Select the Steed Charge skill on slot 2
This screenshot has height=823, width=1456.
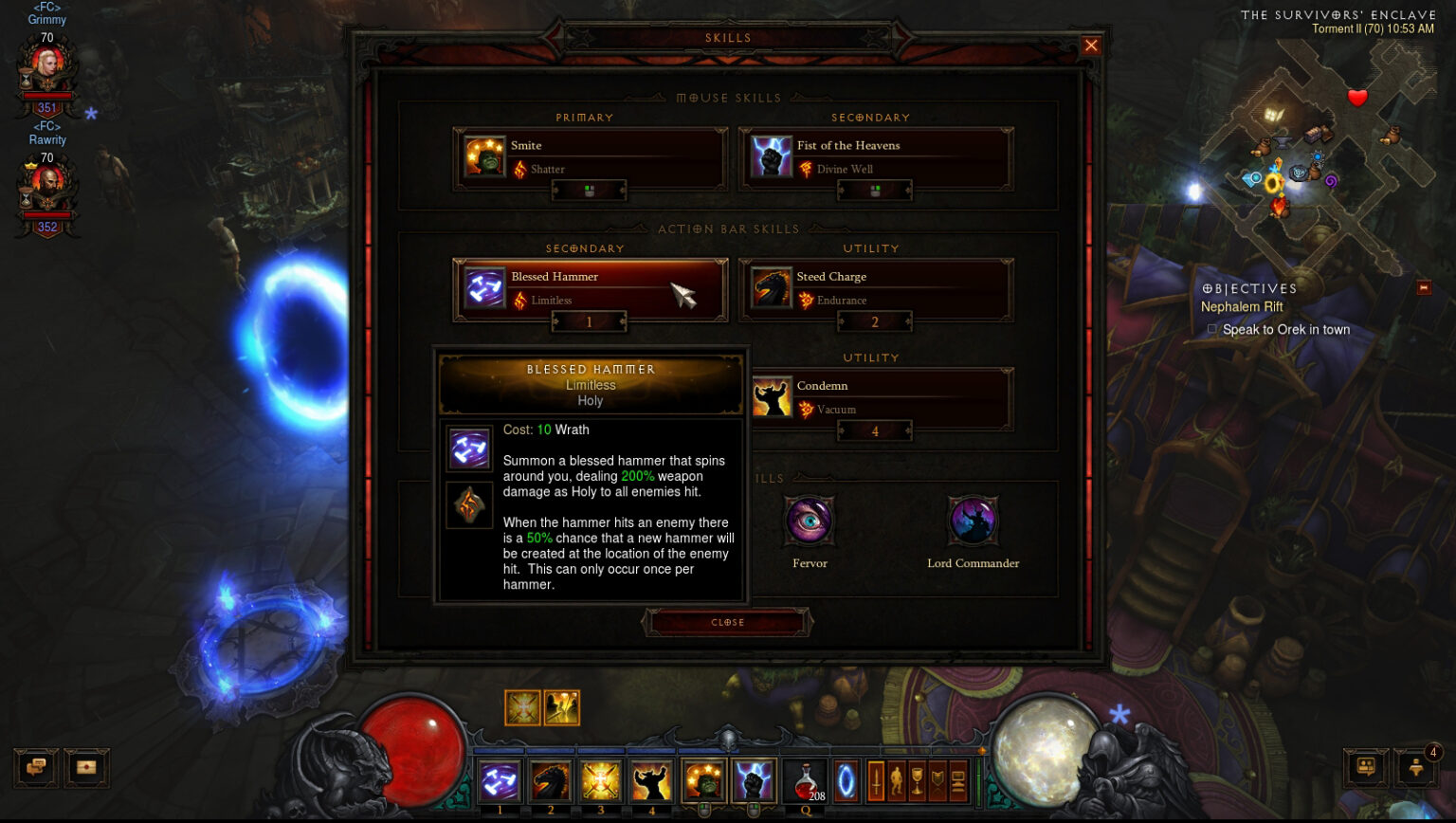[x=550, y=780]
